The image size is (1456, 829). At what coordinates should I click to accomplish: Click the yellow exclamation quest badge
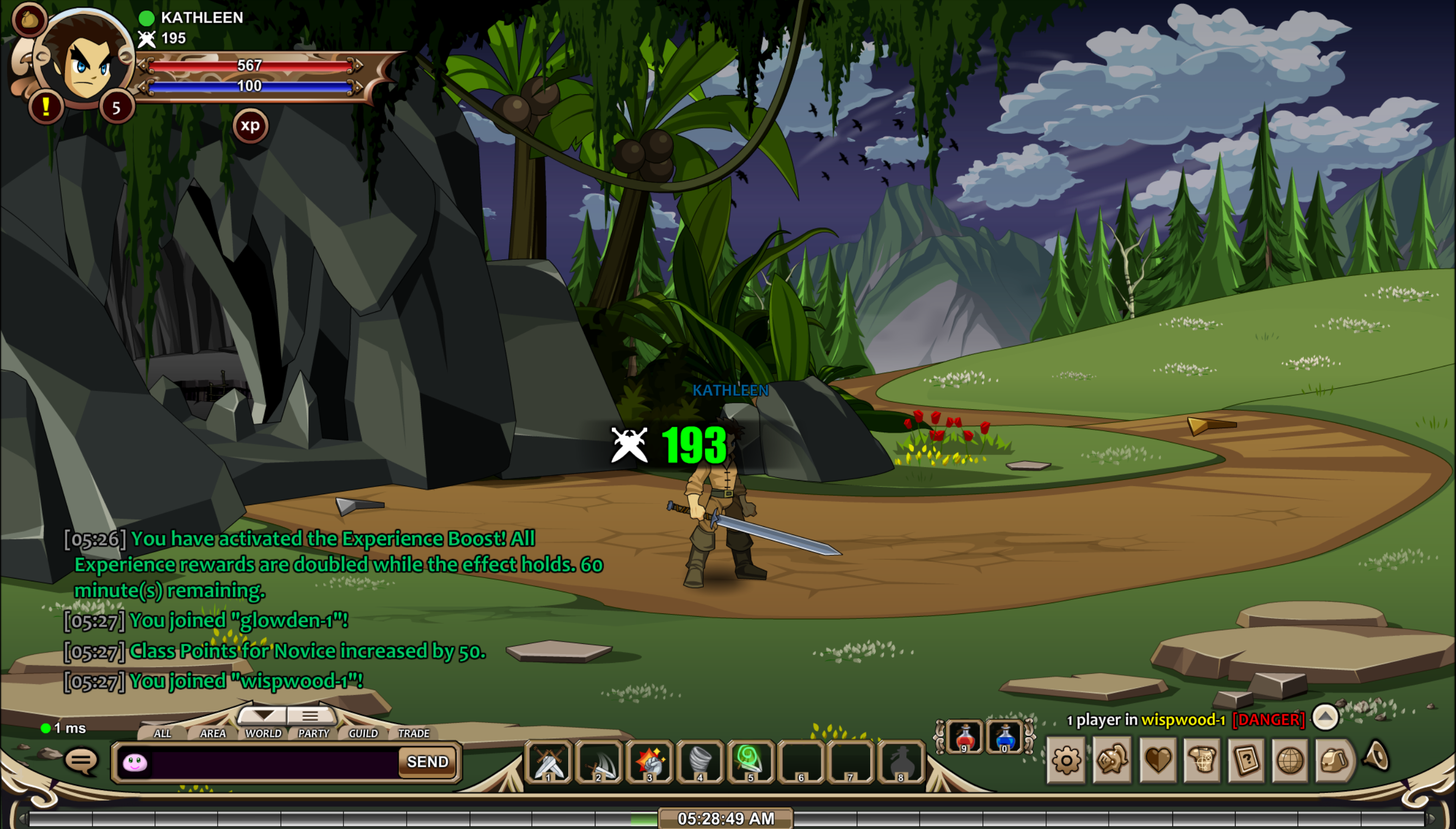pos(46,106)
